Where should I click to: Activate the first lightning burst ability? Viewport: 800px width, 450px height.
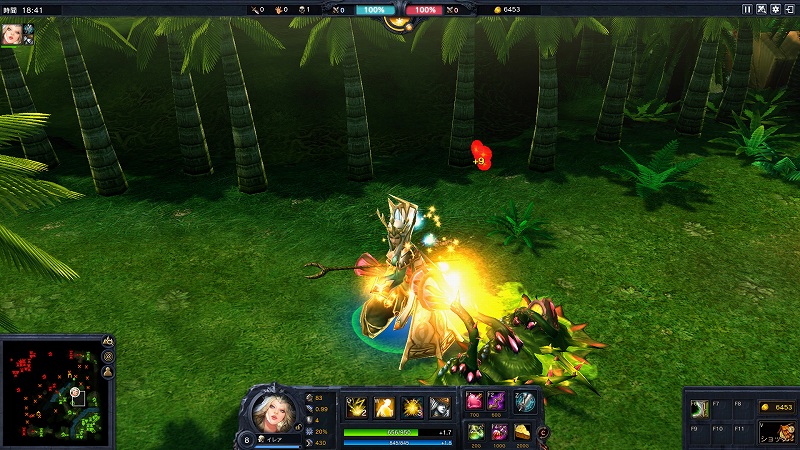pyautogui.click(x=356, y=407)
